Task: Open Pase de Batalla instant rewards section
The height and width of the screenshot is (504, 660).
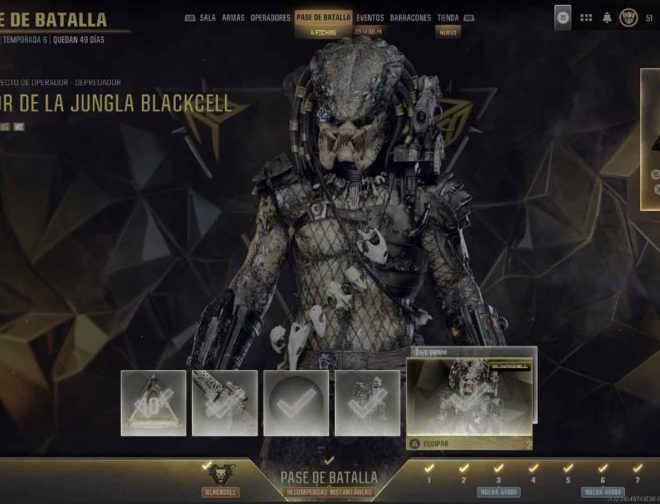Action: [x=329, y=482]
